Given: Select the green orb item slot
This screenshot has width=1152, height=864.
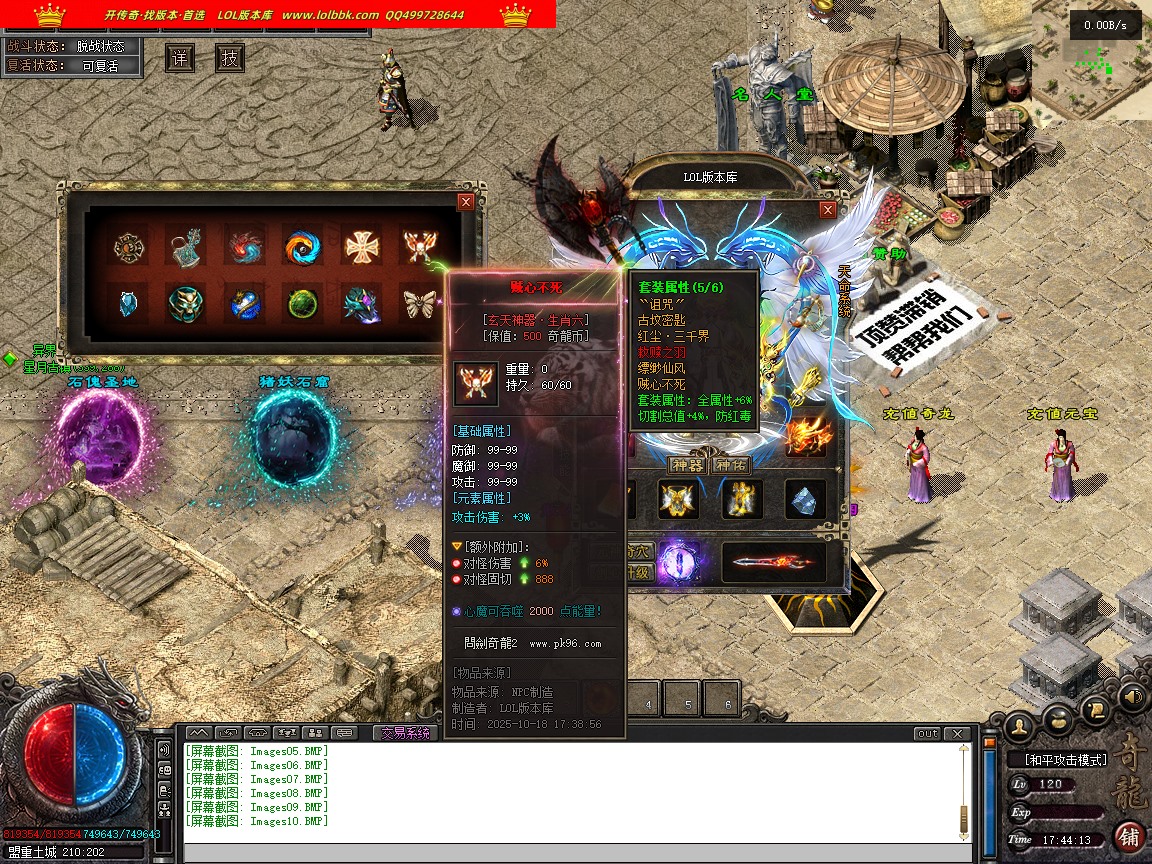Looking at the screenshot, I should [x=301, y=303].
